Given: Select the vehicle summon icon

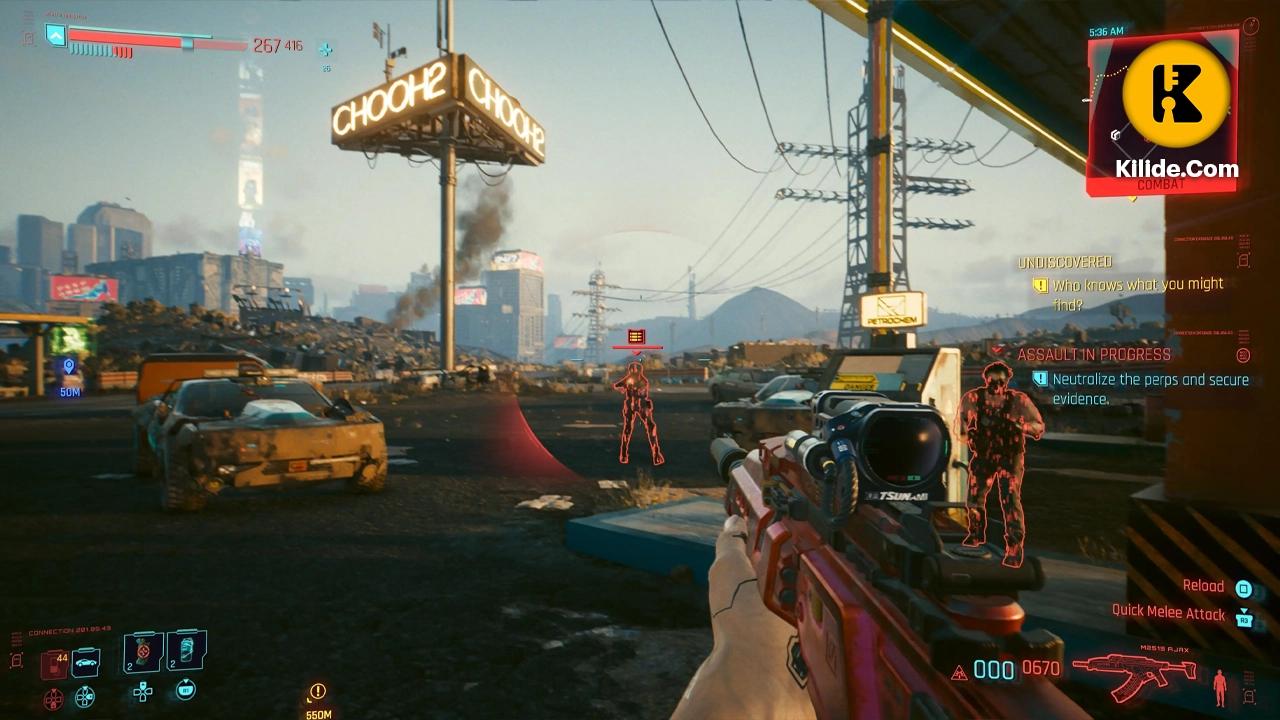Looking at the screenshot, I should tap(86, 663).
